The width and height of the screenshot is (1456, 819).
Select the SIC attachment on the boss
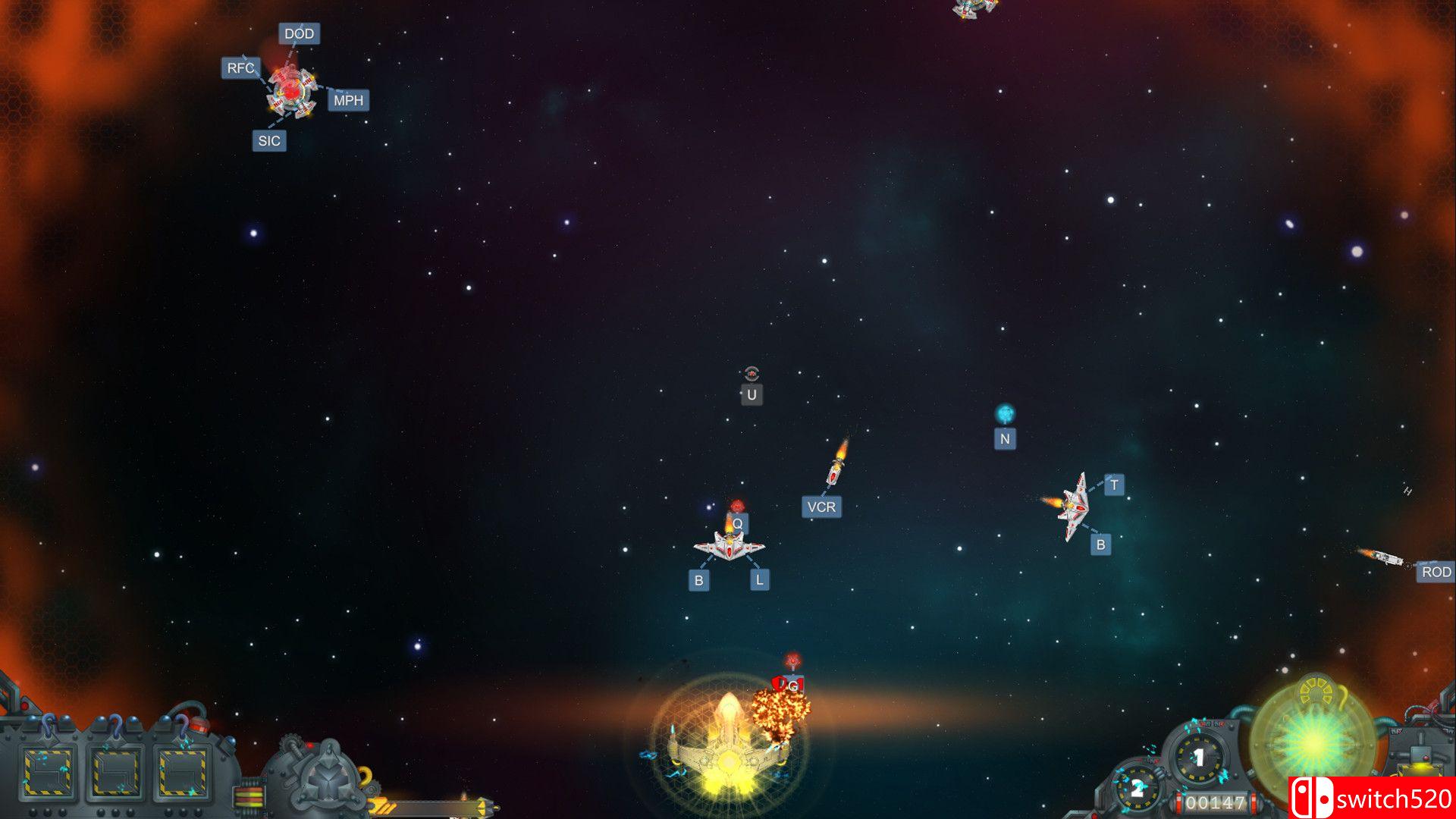tap(271, 140)
